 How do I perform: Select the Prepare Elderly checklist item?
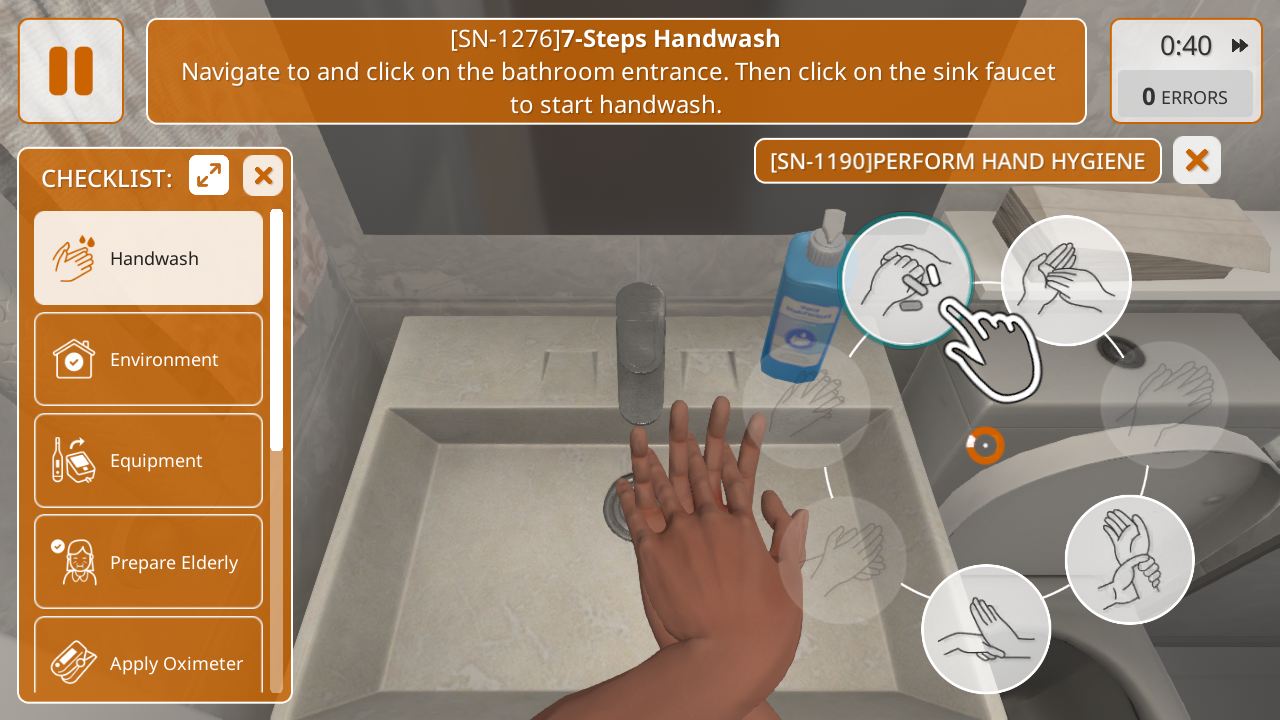coord(149,562)
